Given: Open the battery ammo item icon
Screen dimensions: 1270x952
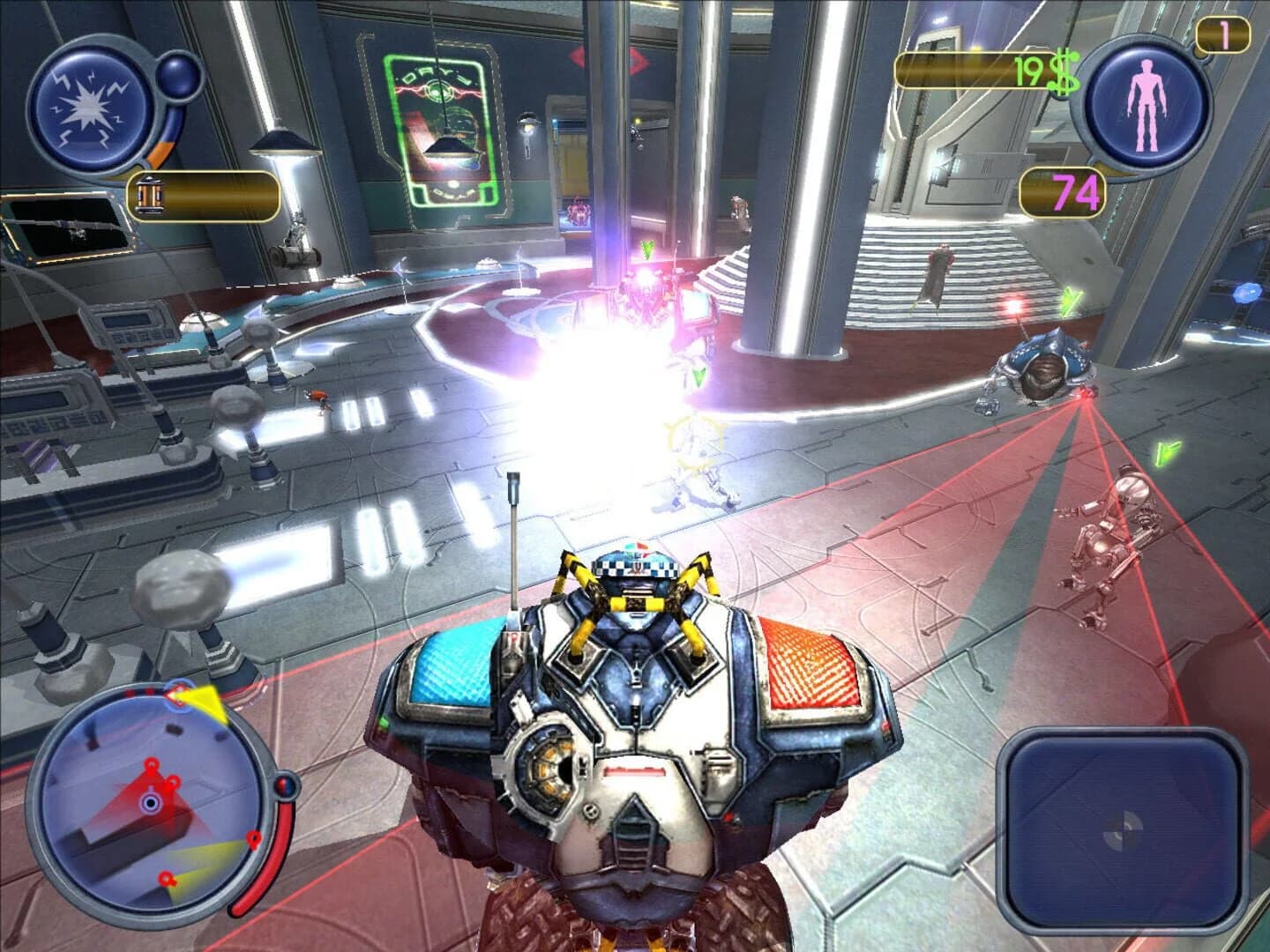Looking at the screenshot, I should [150, 196].
